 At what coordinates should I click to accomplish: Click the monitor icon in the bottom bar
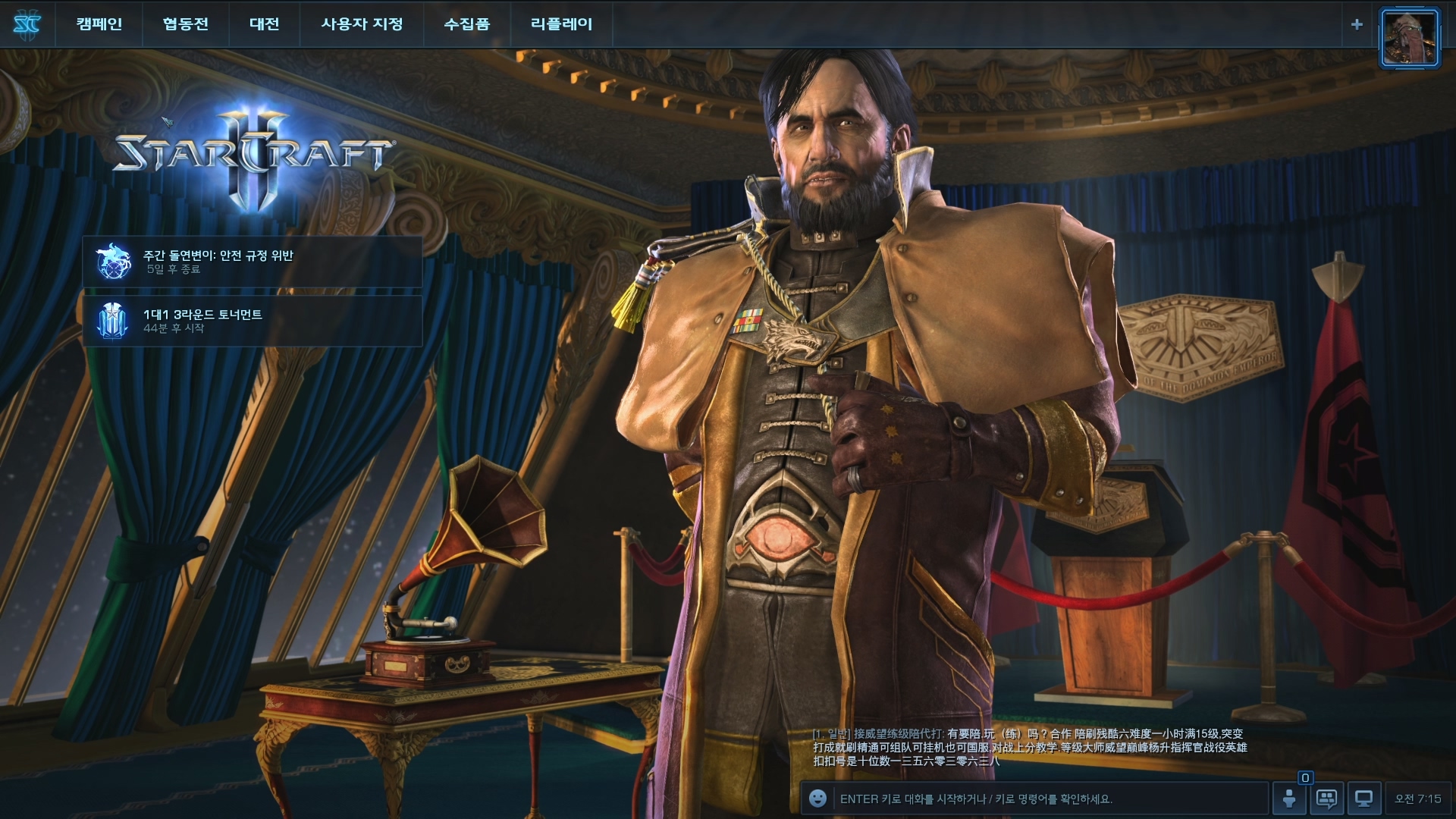point(1363,799)
